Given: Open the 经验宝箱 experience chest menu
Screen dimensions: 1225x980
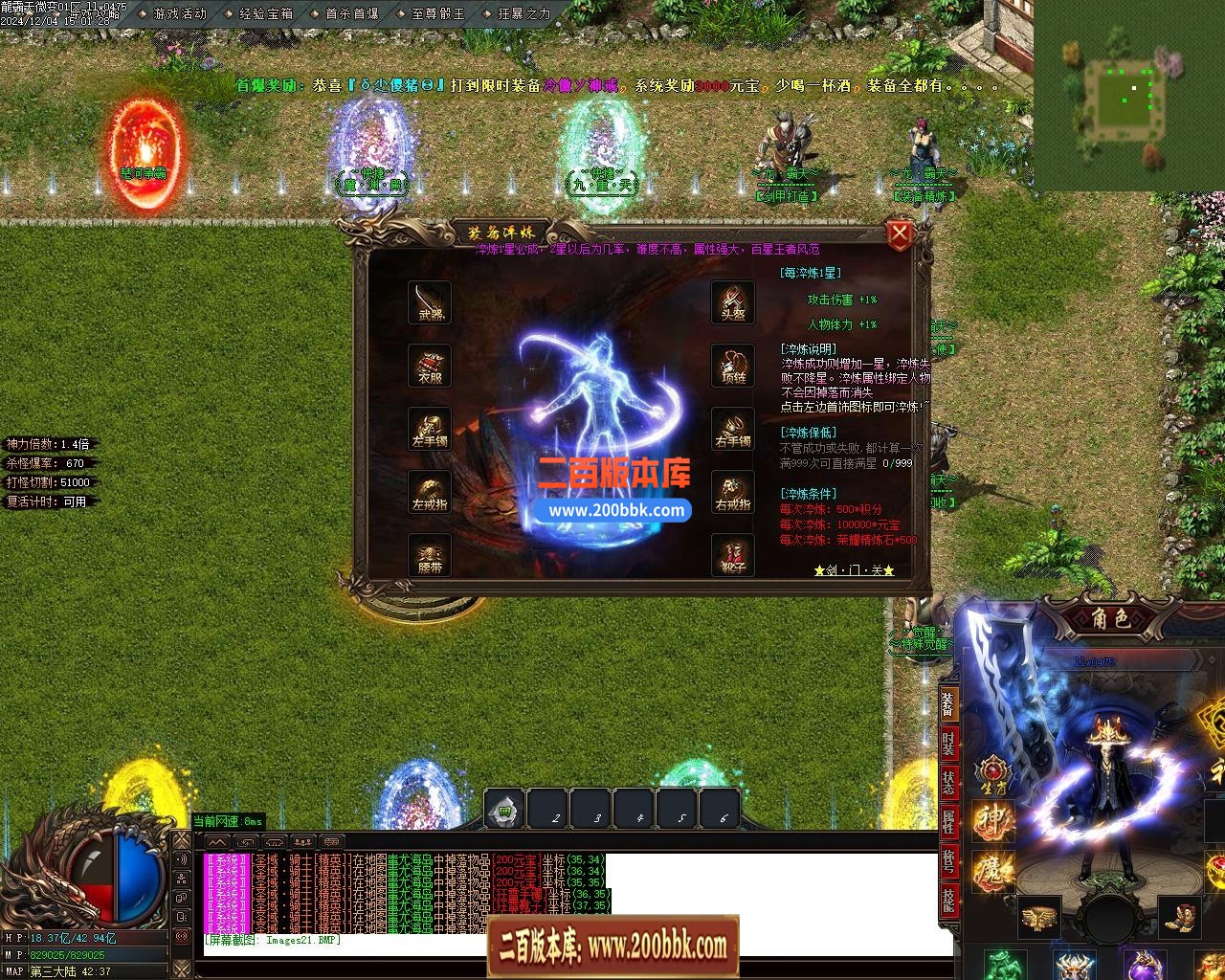Looking at the screenshot, I should [x=266, y=14].
